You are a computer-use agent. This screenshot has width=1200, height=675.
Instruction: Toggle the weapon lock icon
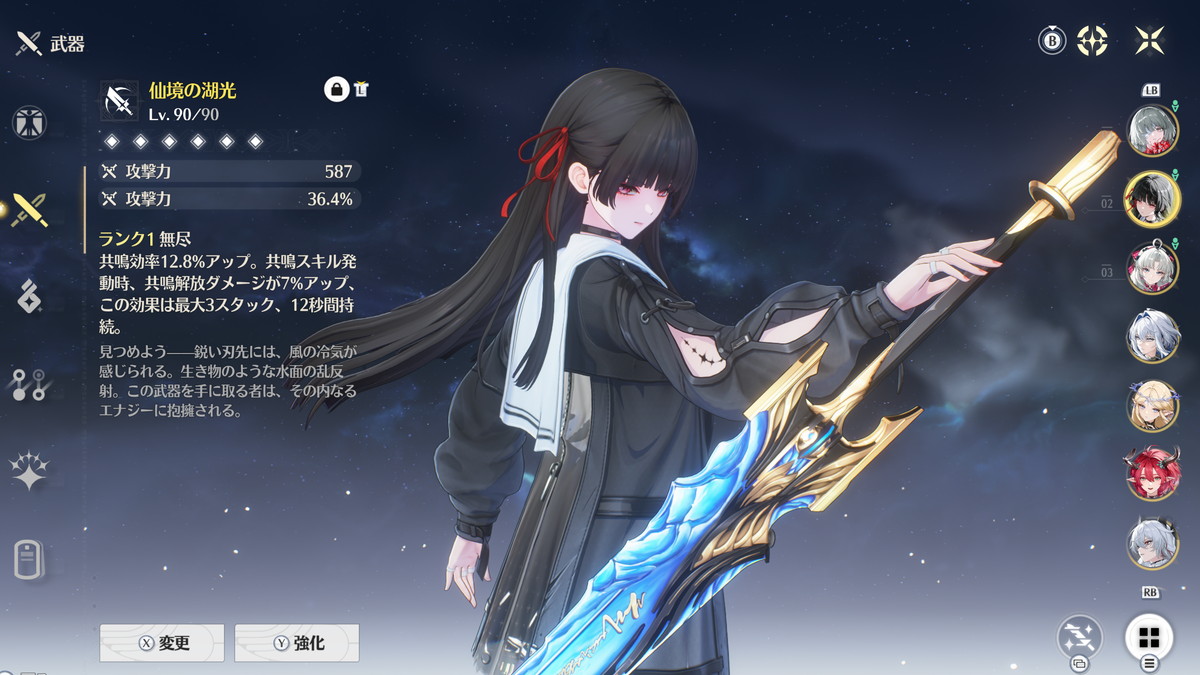pyautogui.click(x=336, y=89)
